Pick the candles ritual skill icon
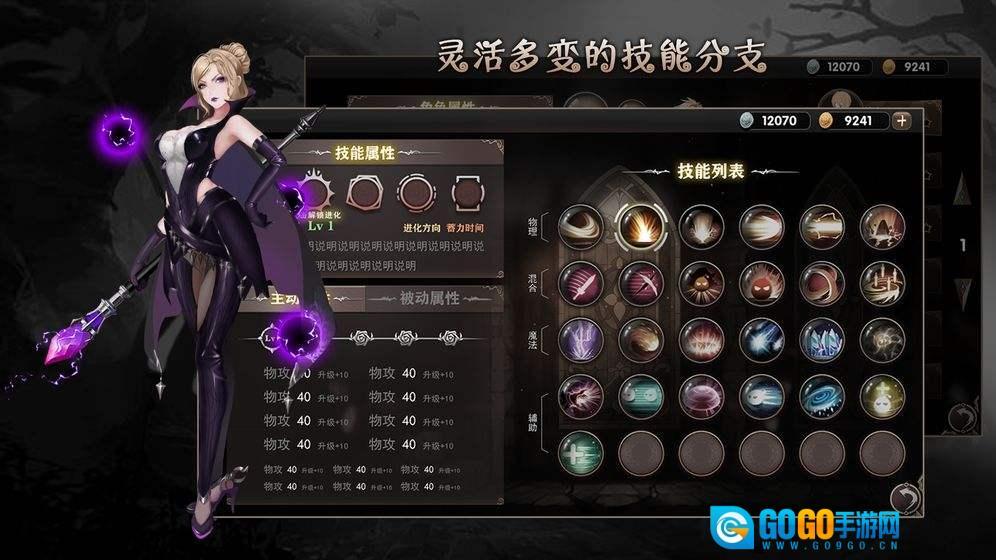The height and width of the screenshot is (560, 996). [882, 283]
